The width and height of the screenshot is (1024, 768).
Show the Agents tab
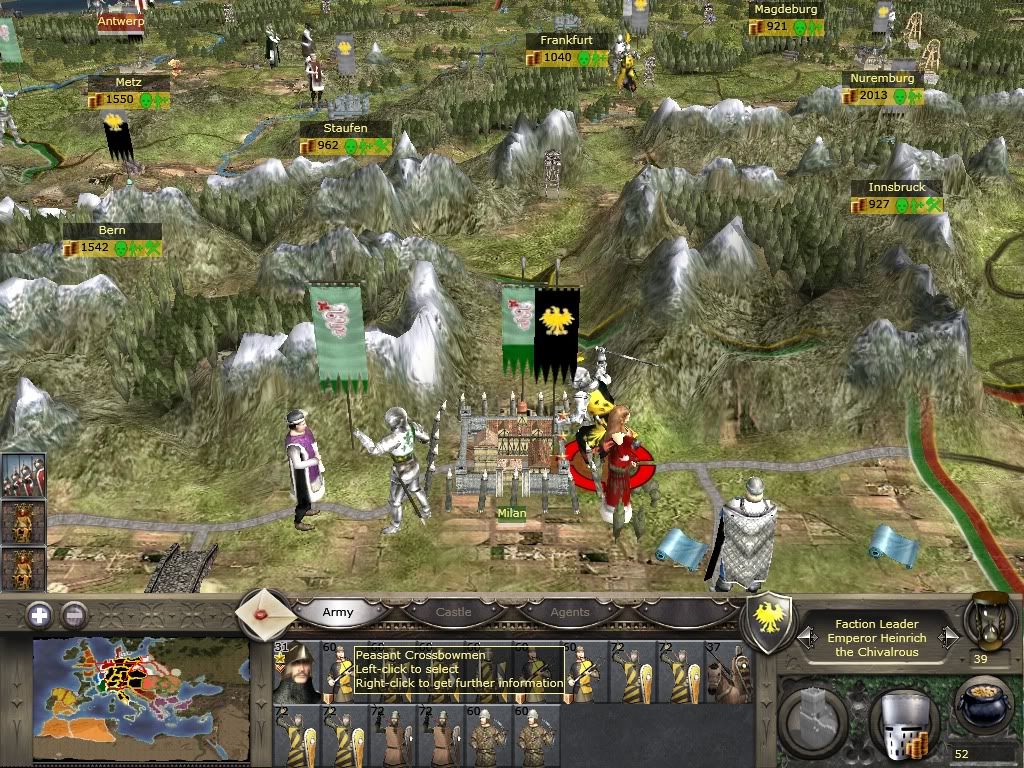pos(570,612)
